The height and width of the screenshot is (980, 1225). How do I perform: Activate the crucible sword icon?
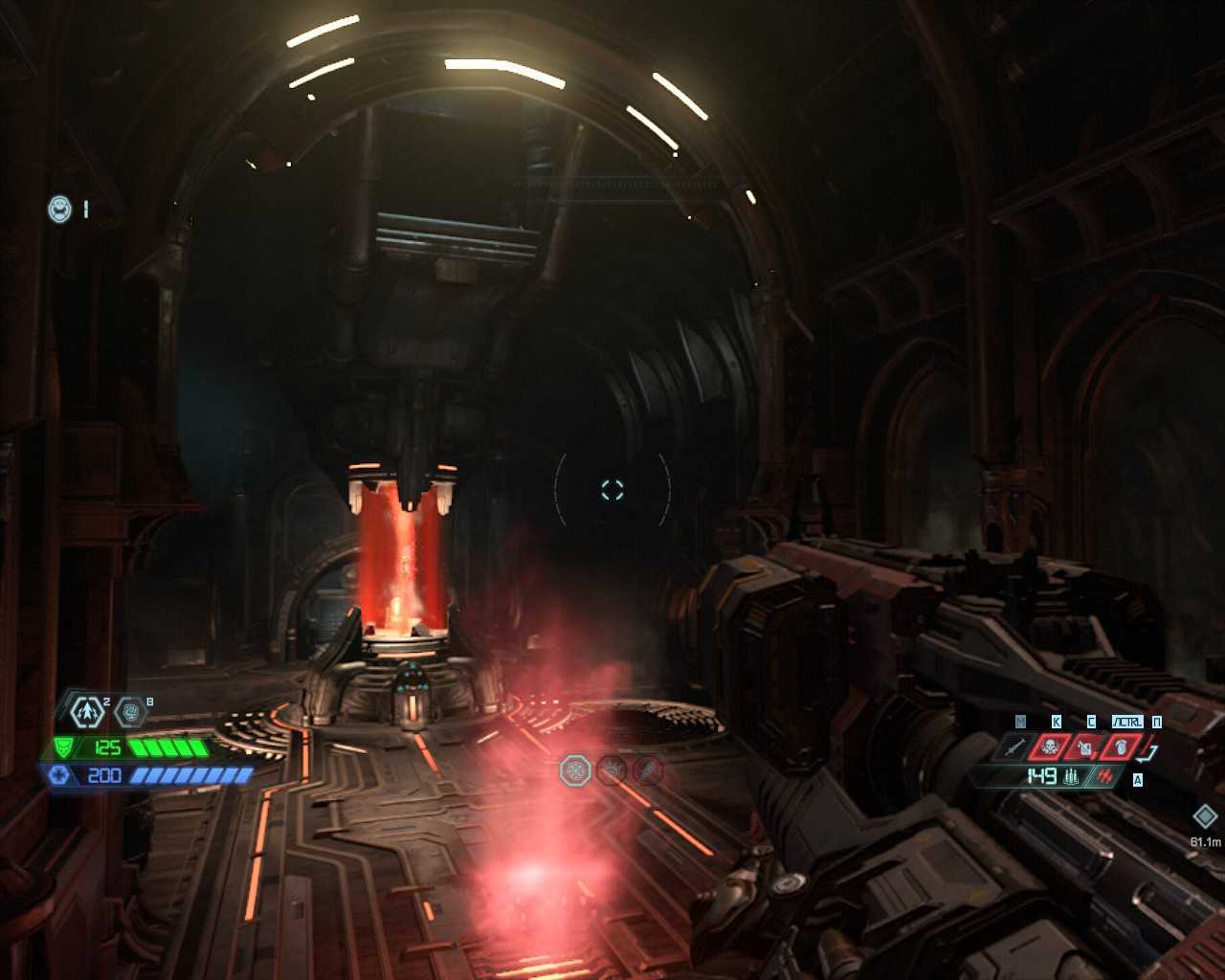[1015, 746]
